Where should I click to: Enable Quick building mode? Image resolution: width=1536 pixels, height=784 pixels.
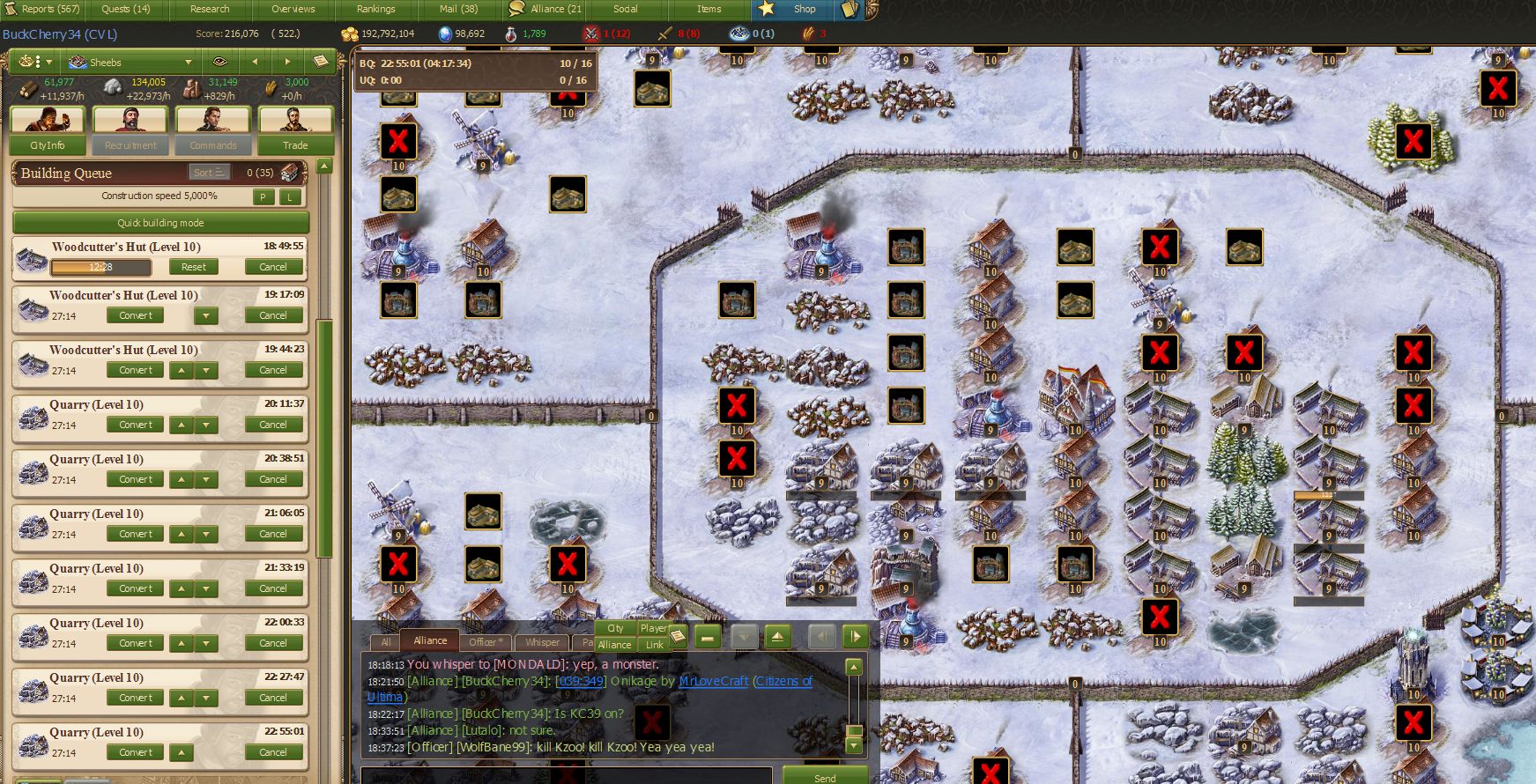point(160,223)
